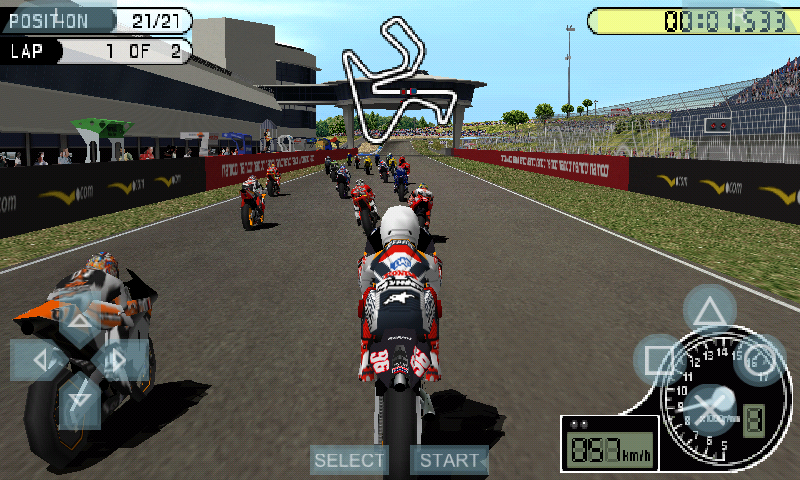Tap the D-pad left arrow
This screenshot has width=800, height=480.
pos(39,360)
